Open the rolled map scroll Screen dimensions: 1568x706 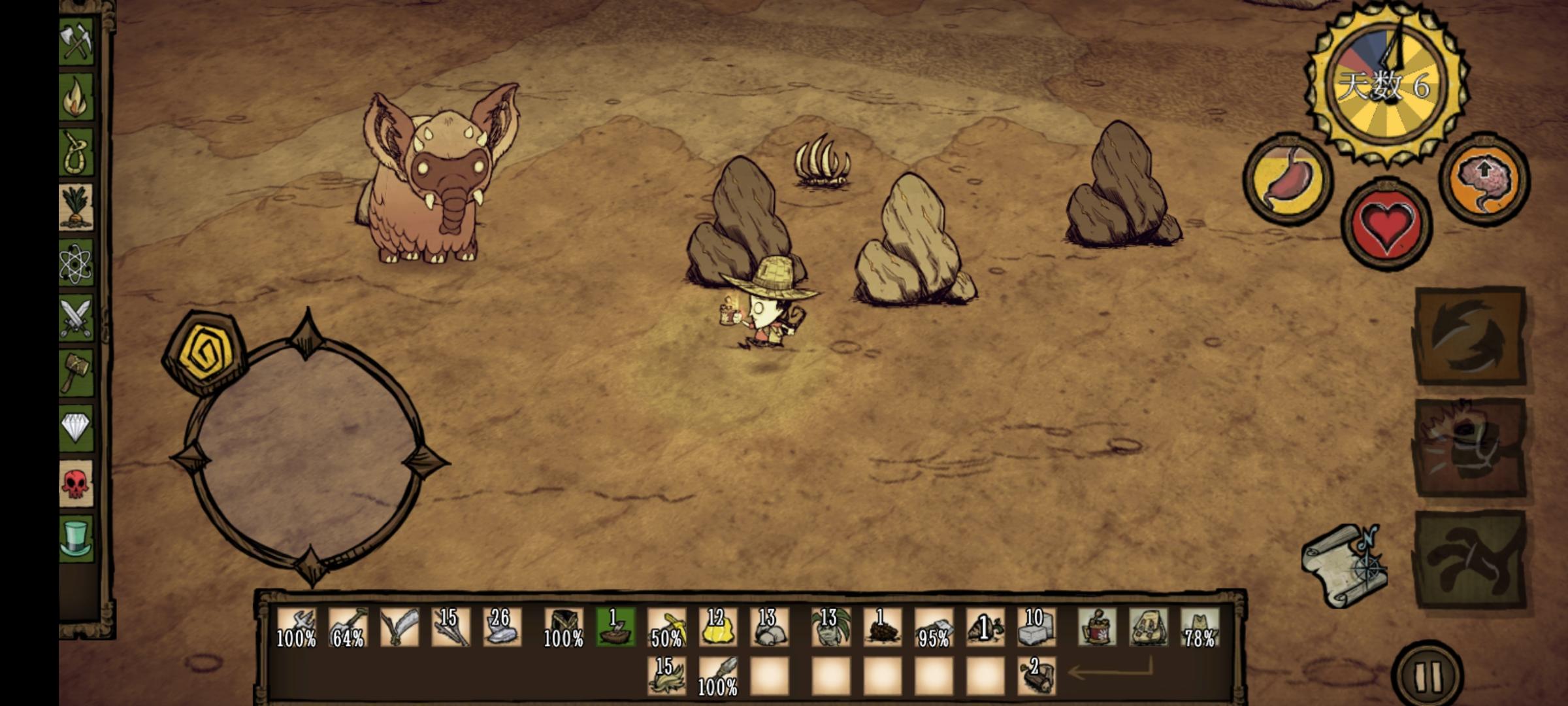pos(1343,566)
